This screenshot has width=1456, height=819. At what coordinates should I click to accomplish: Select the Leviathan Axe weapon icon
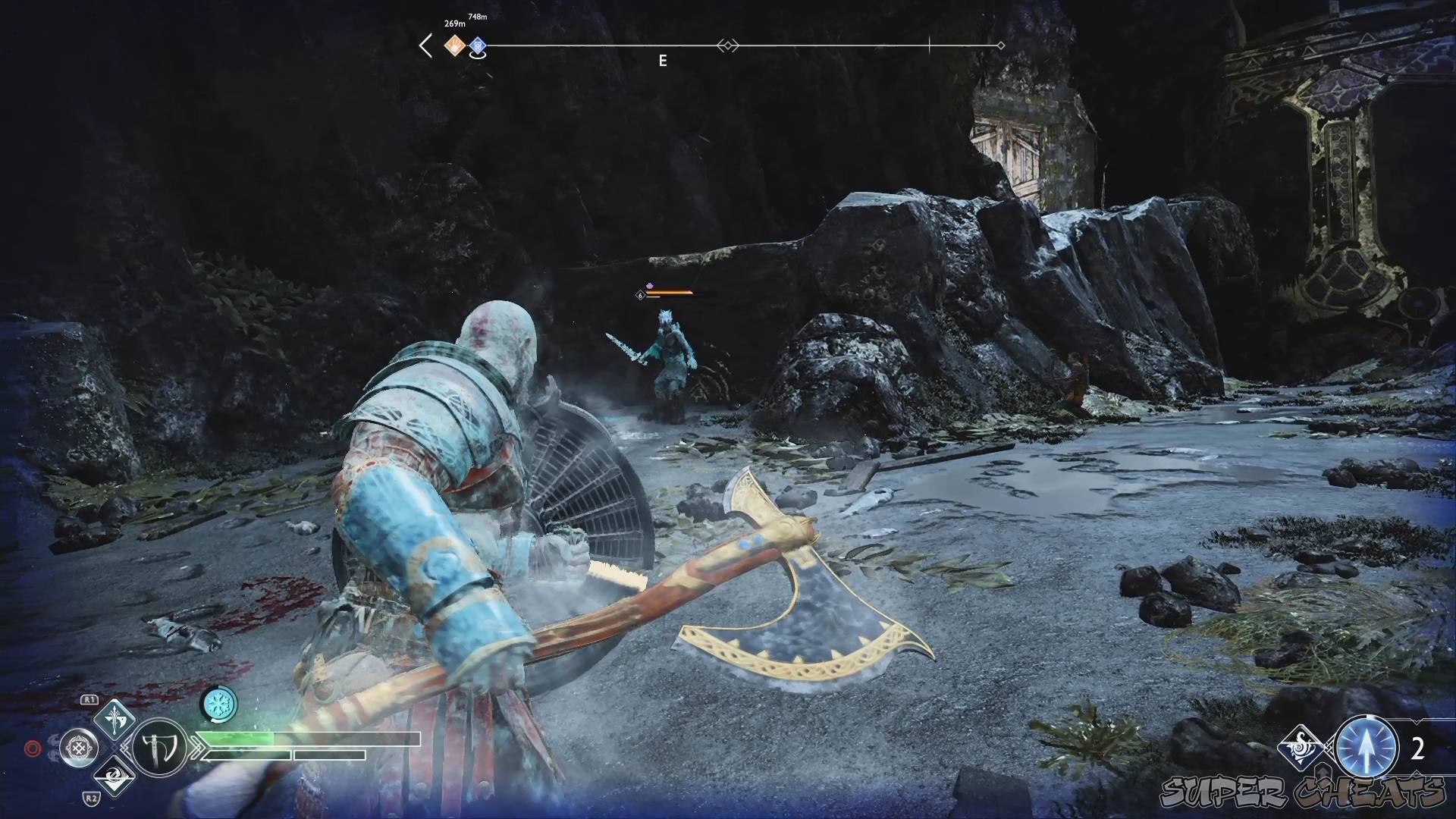click(160, 747)
